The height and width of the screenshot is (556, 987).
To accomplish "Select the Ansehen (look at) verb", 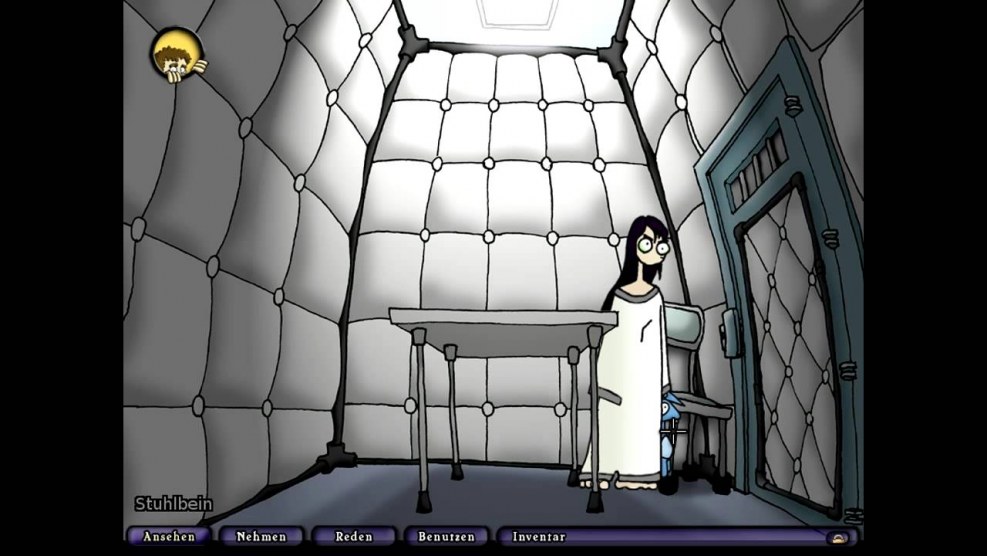I will (168, 537).
